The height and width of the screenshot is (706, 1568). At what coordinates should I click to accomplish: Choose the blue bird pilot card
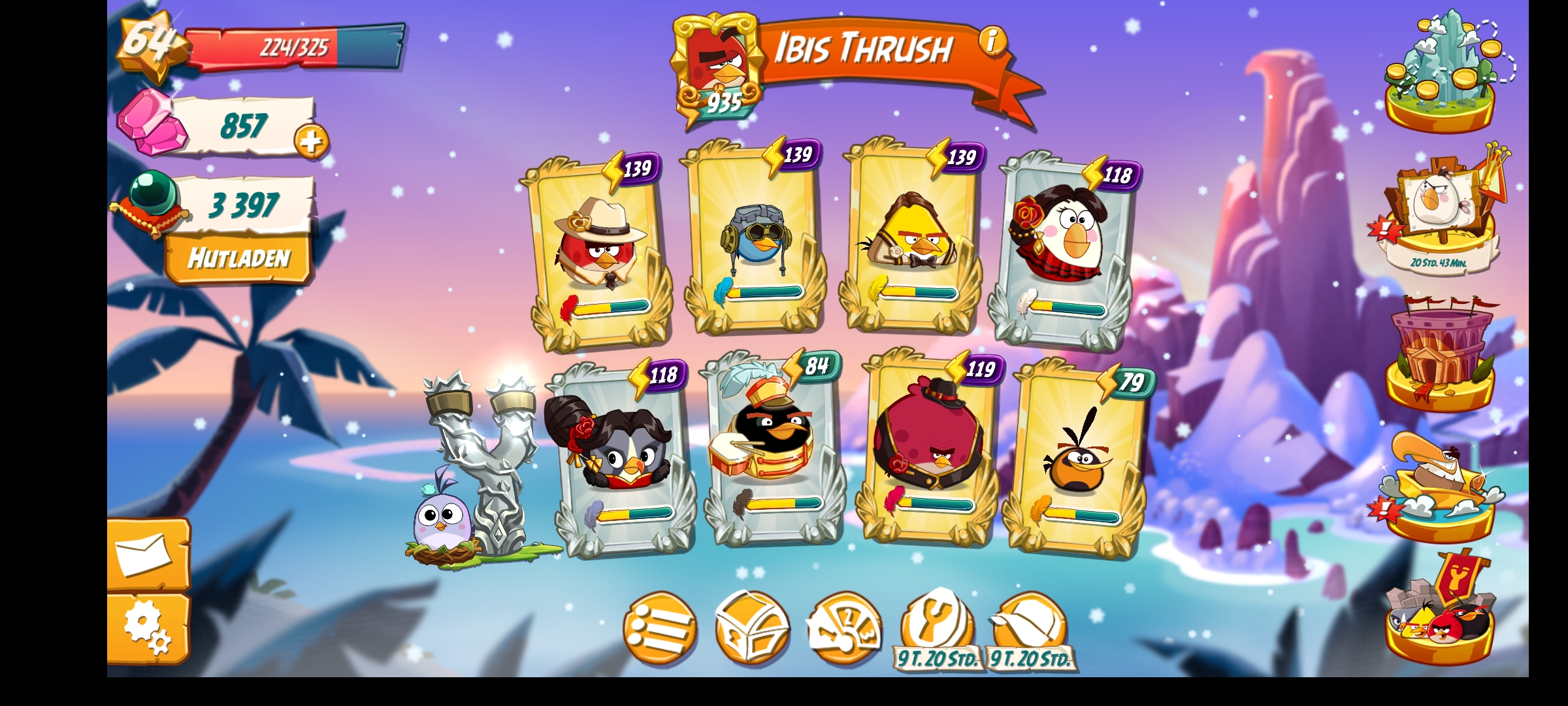[x=755, y=239]
